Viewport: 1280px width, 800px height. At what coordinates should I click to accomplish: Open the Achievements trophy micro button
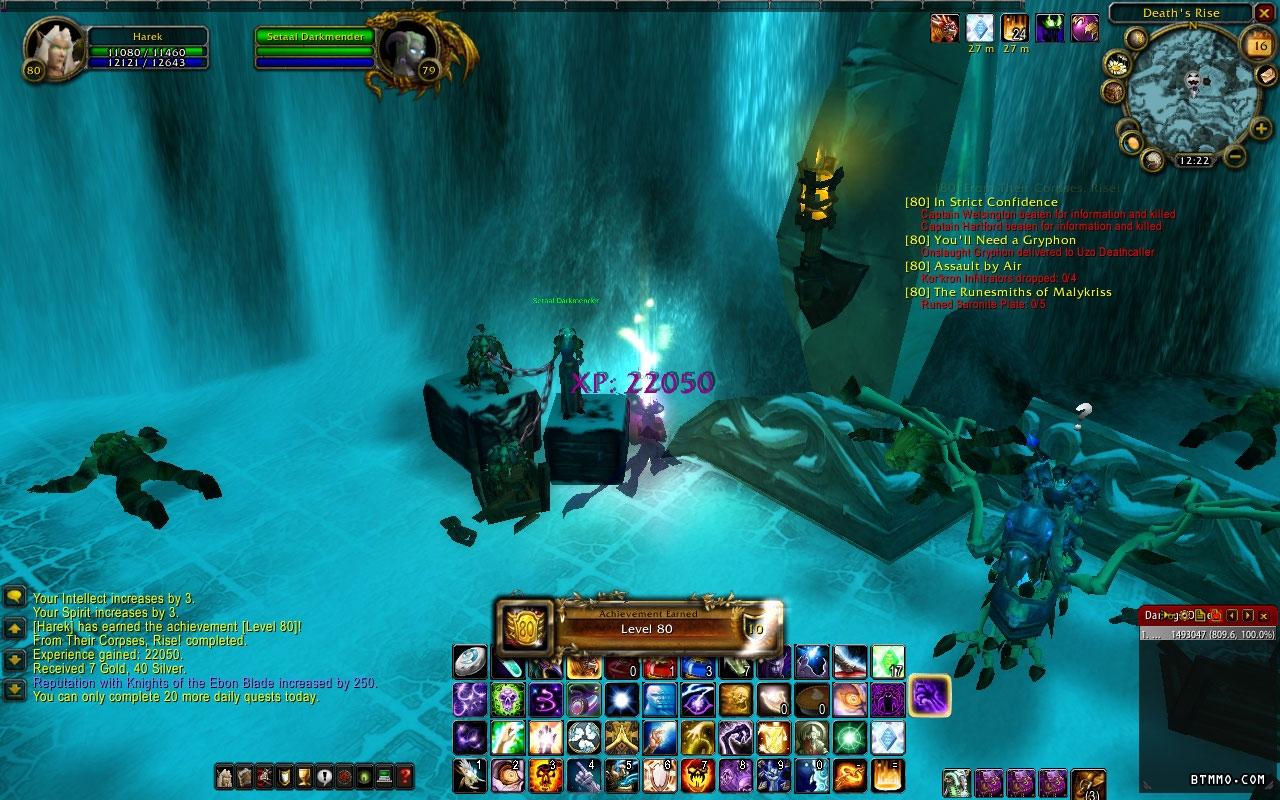coord(305,776)
